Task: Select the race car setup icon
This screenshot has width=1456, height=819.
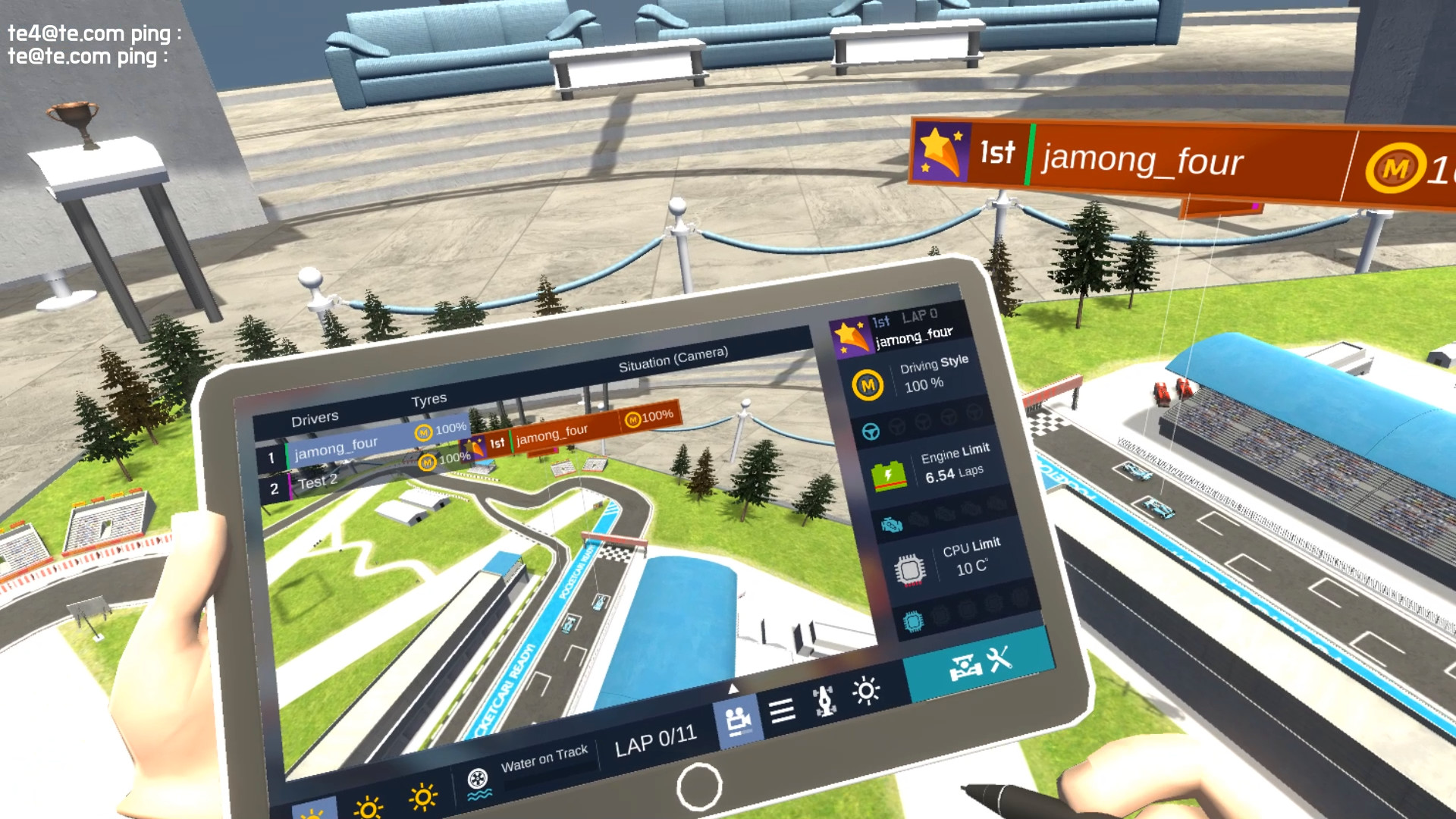Action: coord(824,701)
